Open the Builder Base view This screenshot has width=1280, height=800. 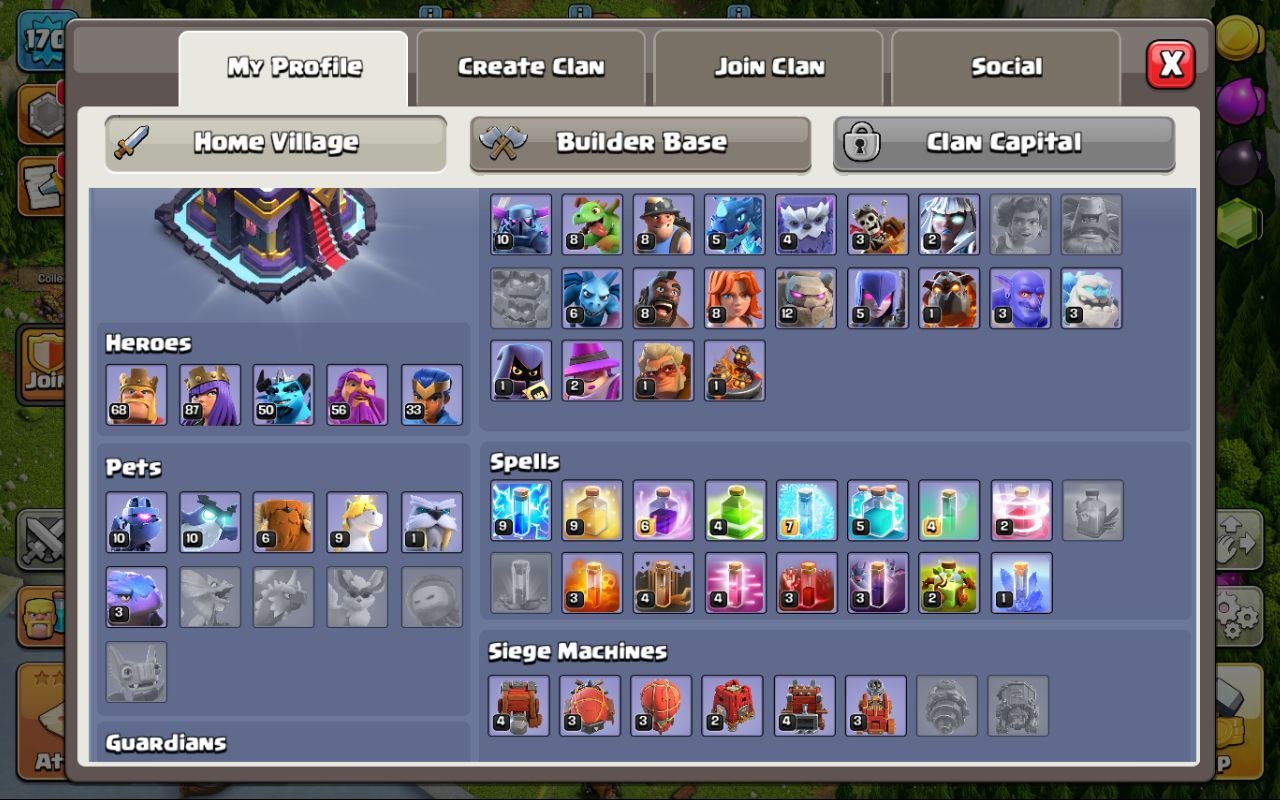(x=640, y=143)
